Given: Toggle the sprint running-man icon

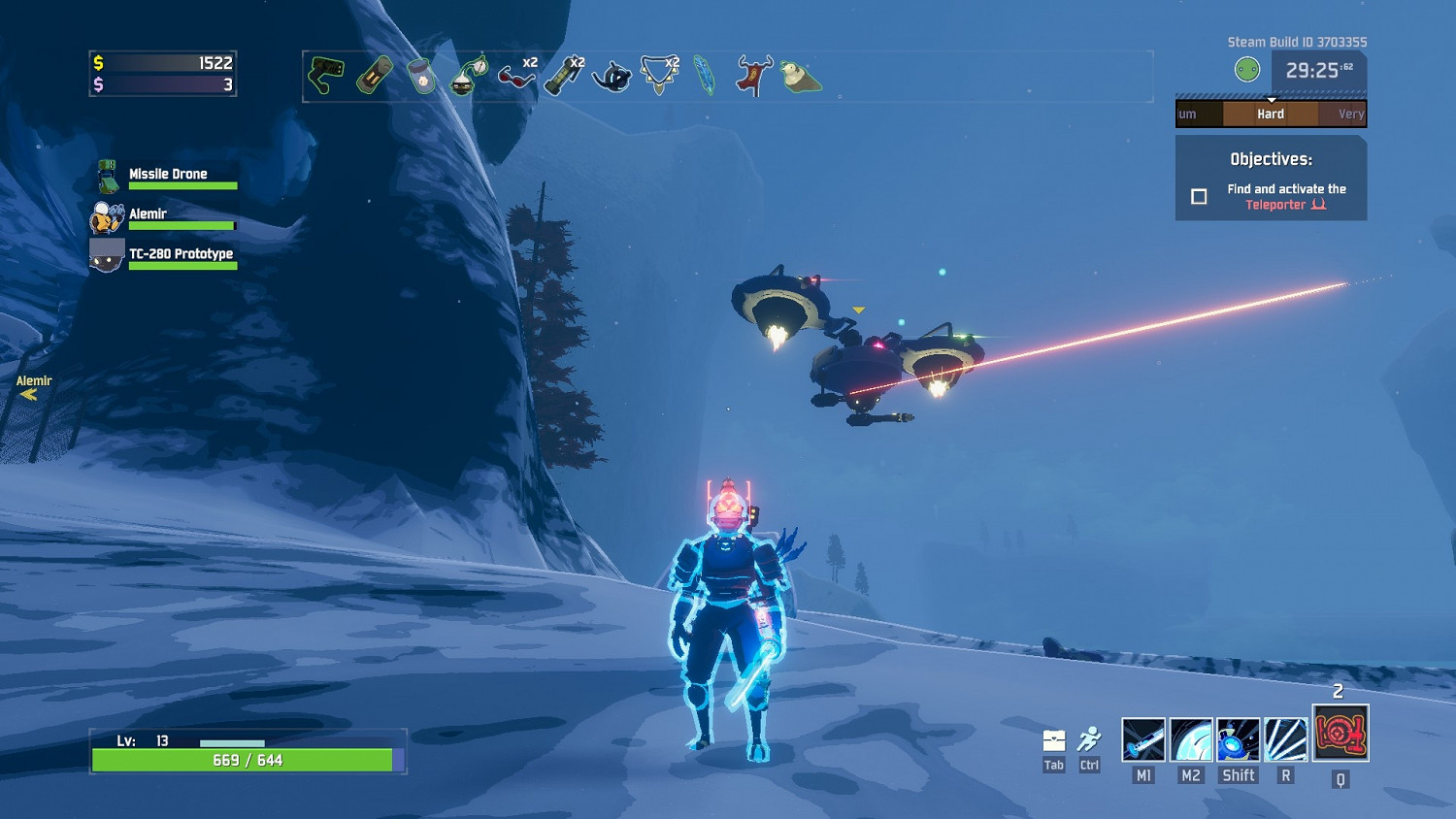Looking at the screenshot, I should coord(1089,741).
